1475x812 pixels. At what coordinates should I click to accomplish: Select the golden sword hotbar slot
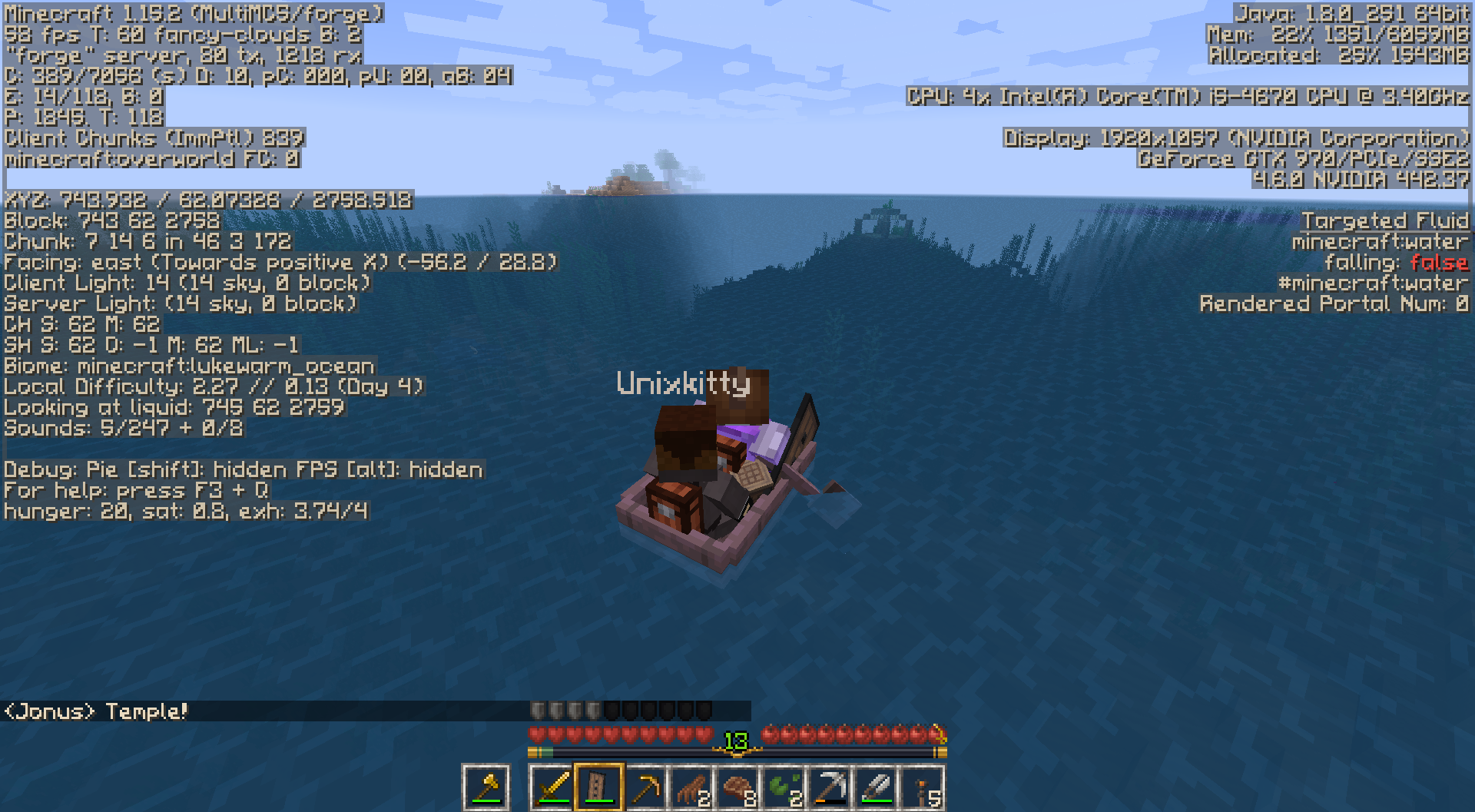pyautogui.click(x=552, y=787)
